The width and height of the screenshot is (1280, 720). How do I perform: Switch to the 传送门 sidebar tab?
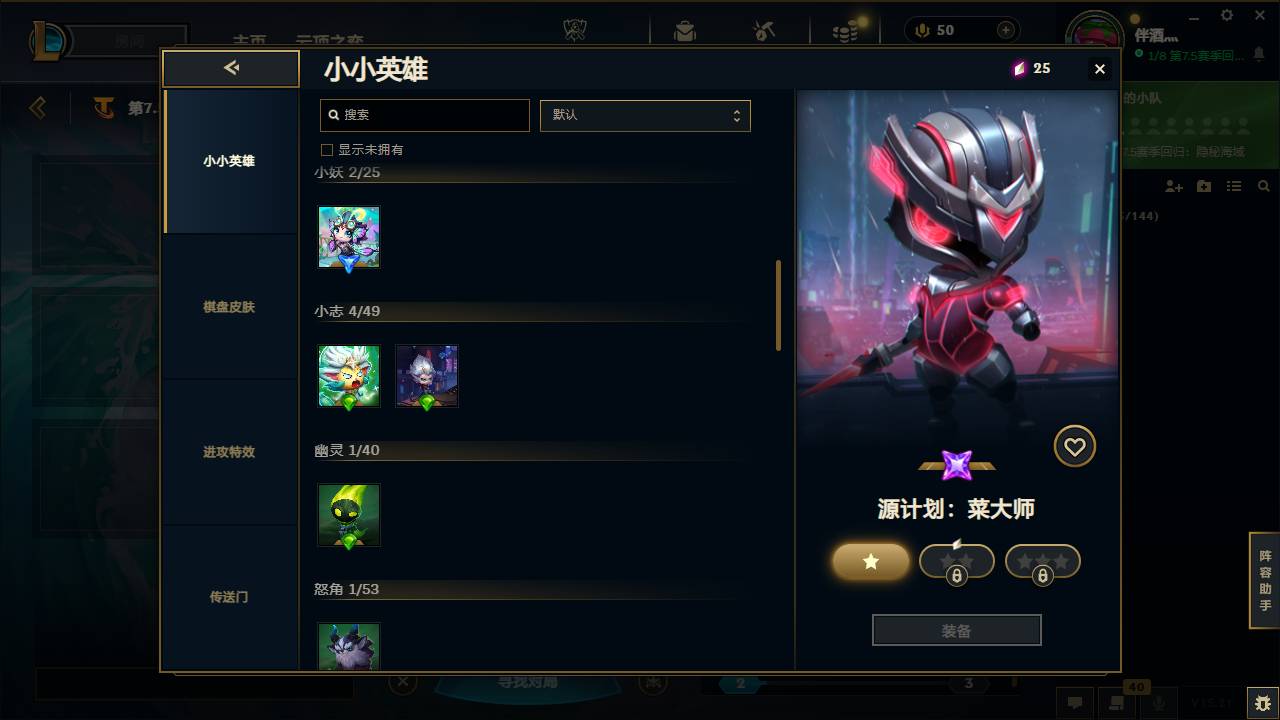[231, 597]
